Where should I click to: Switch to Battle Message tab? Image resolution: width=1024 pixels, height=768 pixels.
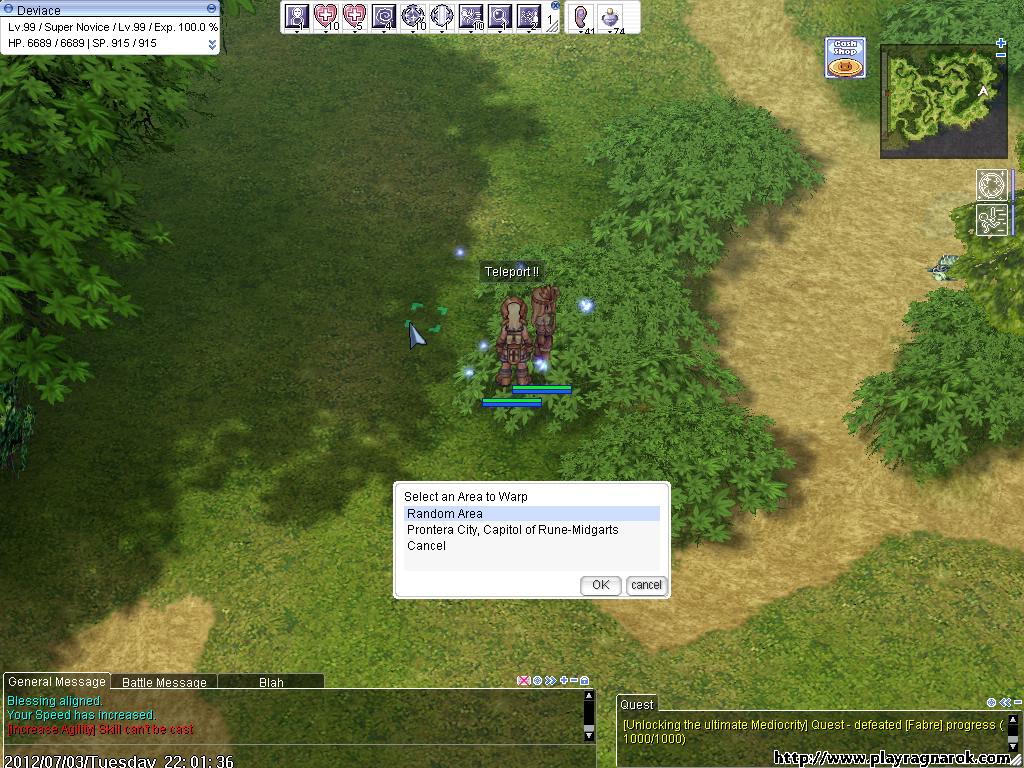click(164, 682)
